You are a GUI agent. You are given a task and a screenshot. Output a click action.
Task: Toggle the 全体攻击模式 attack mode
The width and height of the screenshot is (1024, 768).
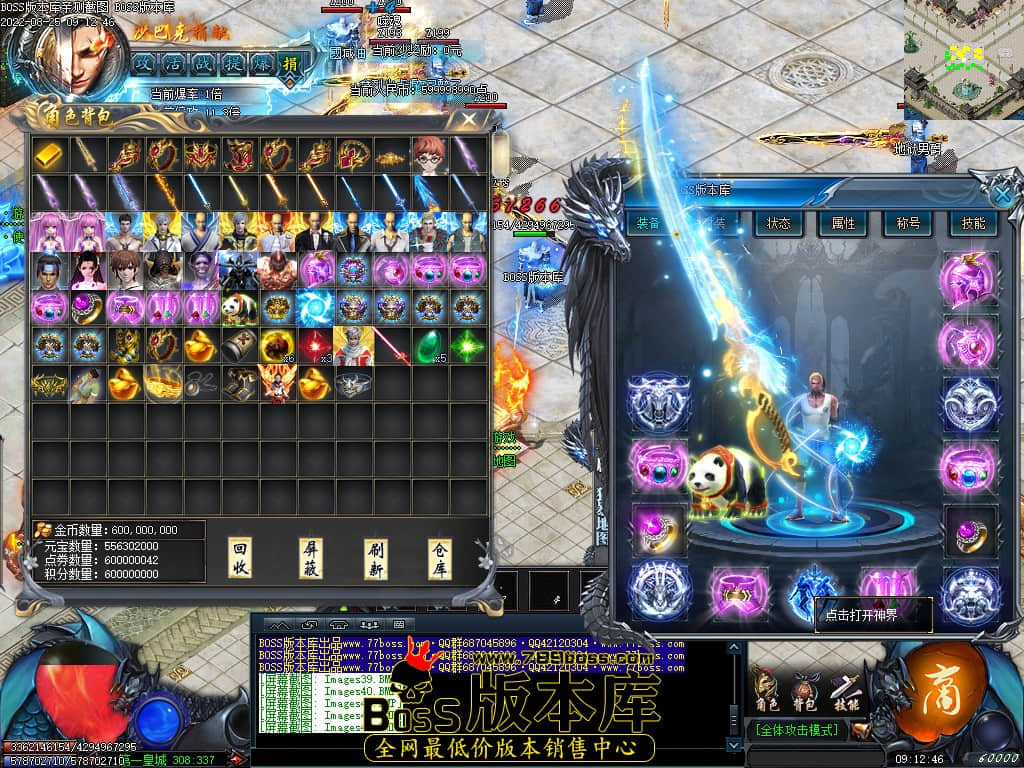pyautogui.click(x=796, y=731)
